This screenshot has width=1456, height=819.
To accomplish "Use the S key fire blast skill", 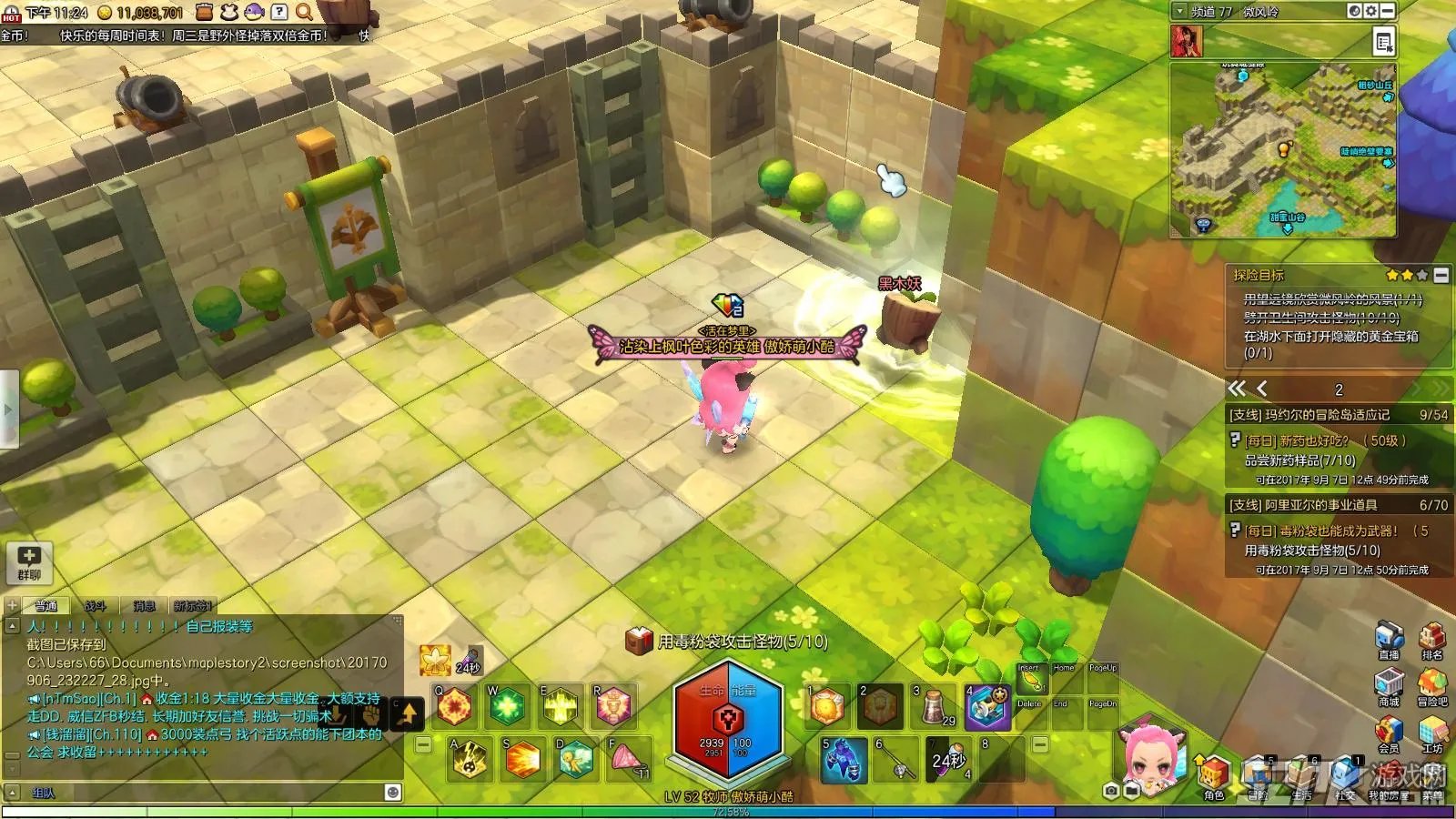I will click(x=521, y=759).
